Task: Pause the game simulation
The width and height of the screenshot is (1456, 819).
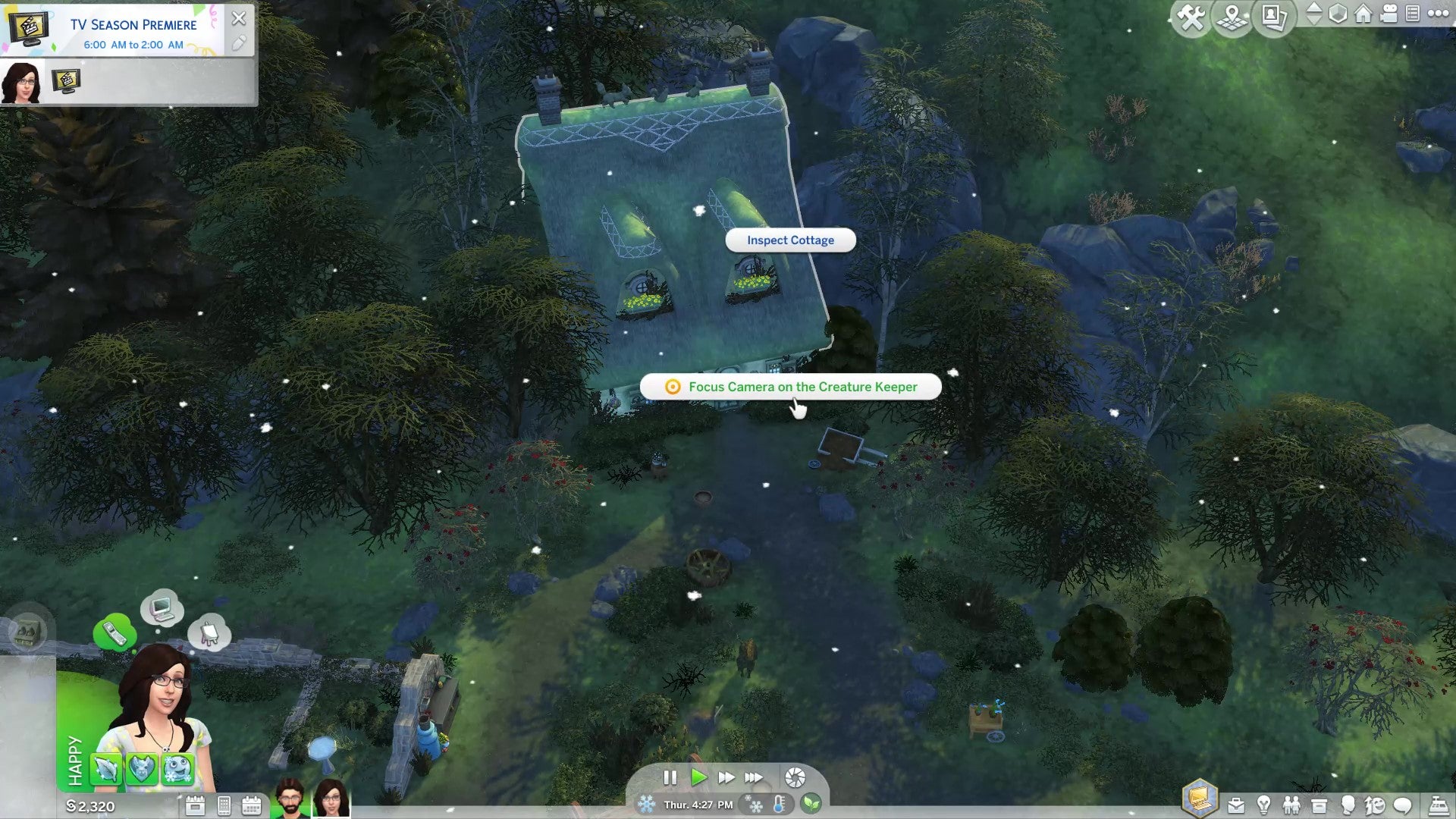Action: coord(670,777)
